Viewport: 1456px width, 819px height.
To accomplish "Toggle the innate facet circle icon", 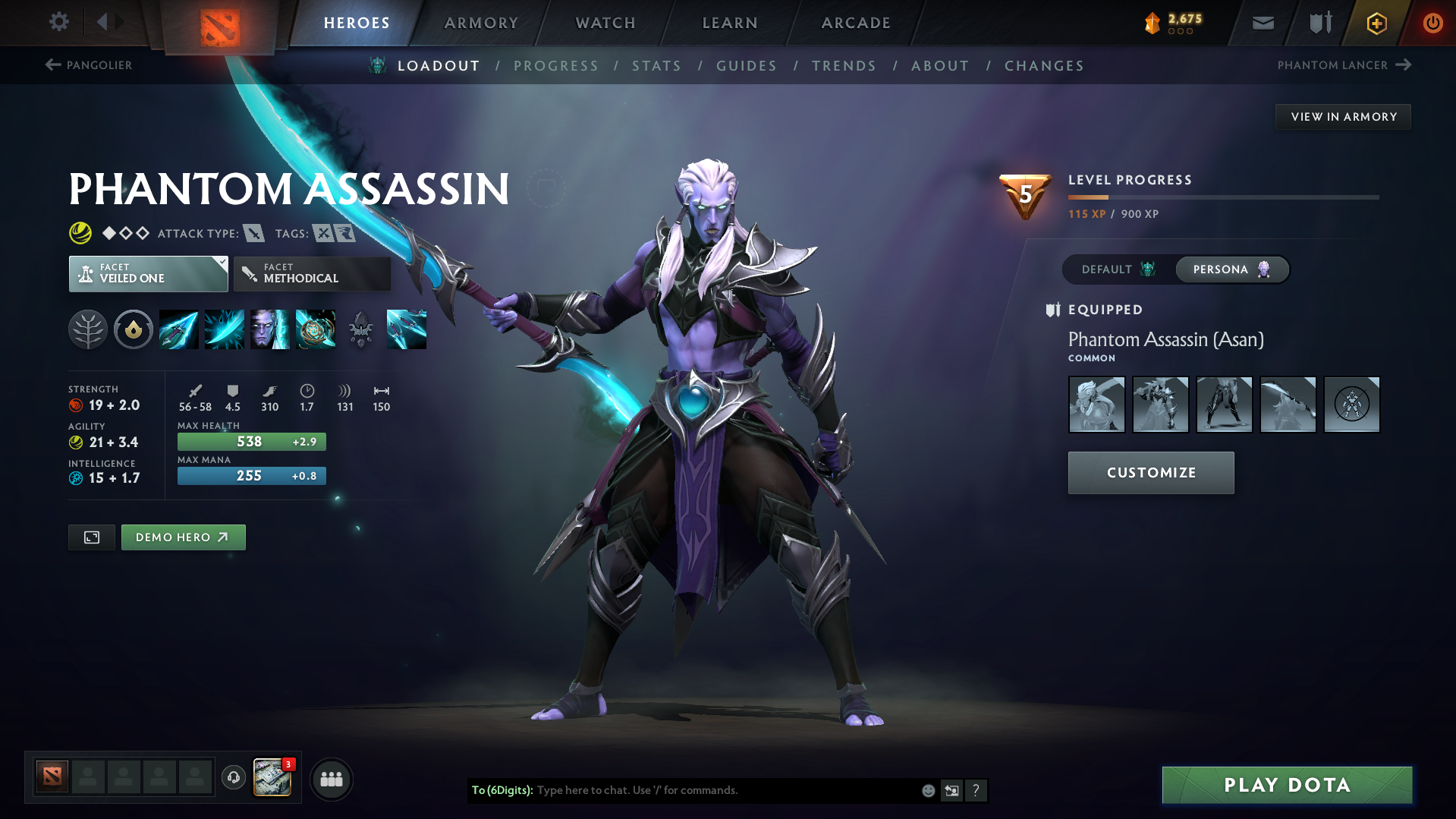I will [134, 329].
